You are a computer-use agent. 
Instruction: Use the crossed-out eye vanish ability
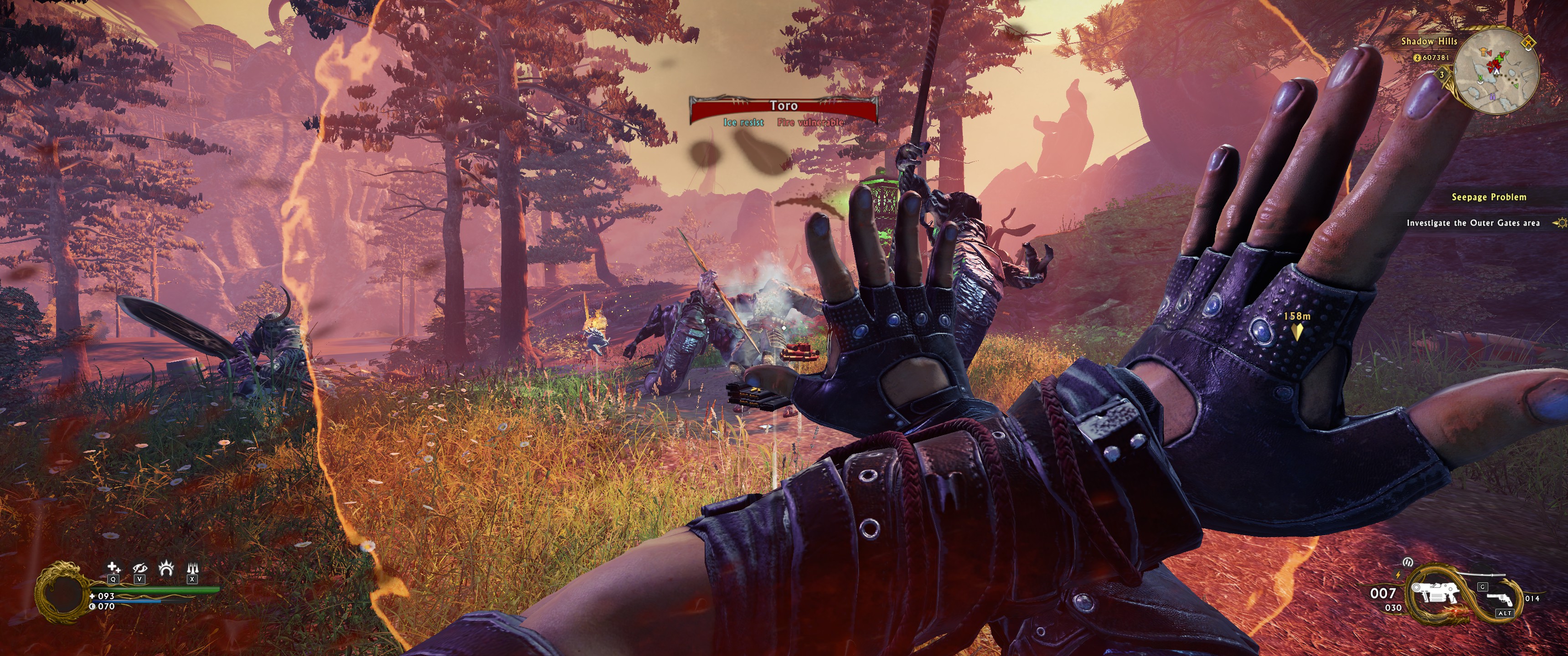click(139, 569)
